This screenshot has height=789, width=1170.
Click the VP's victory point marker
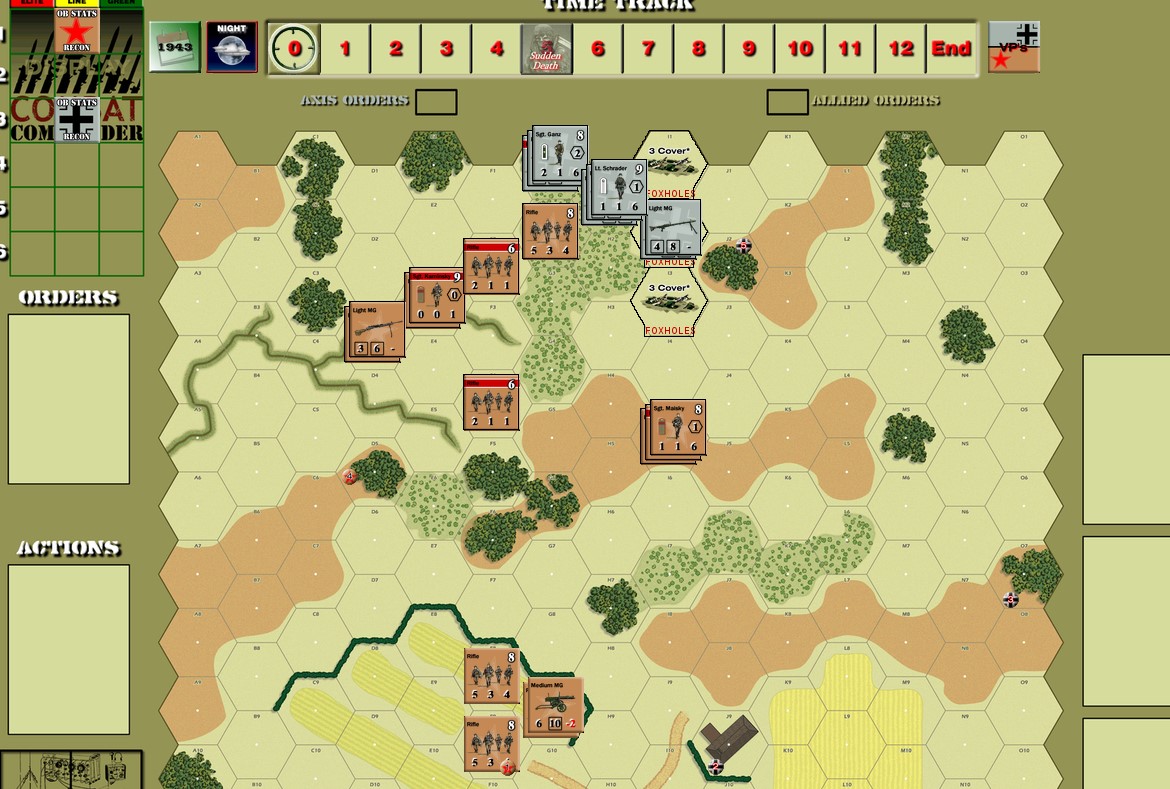click(1014, 47)
